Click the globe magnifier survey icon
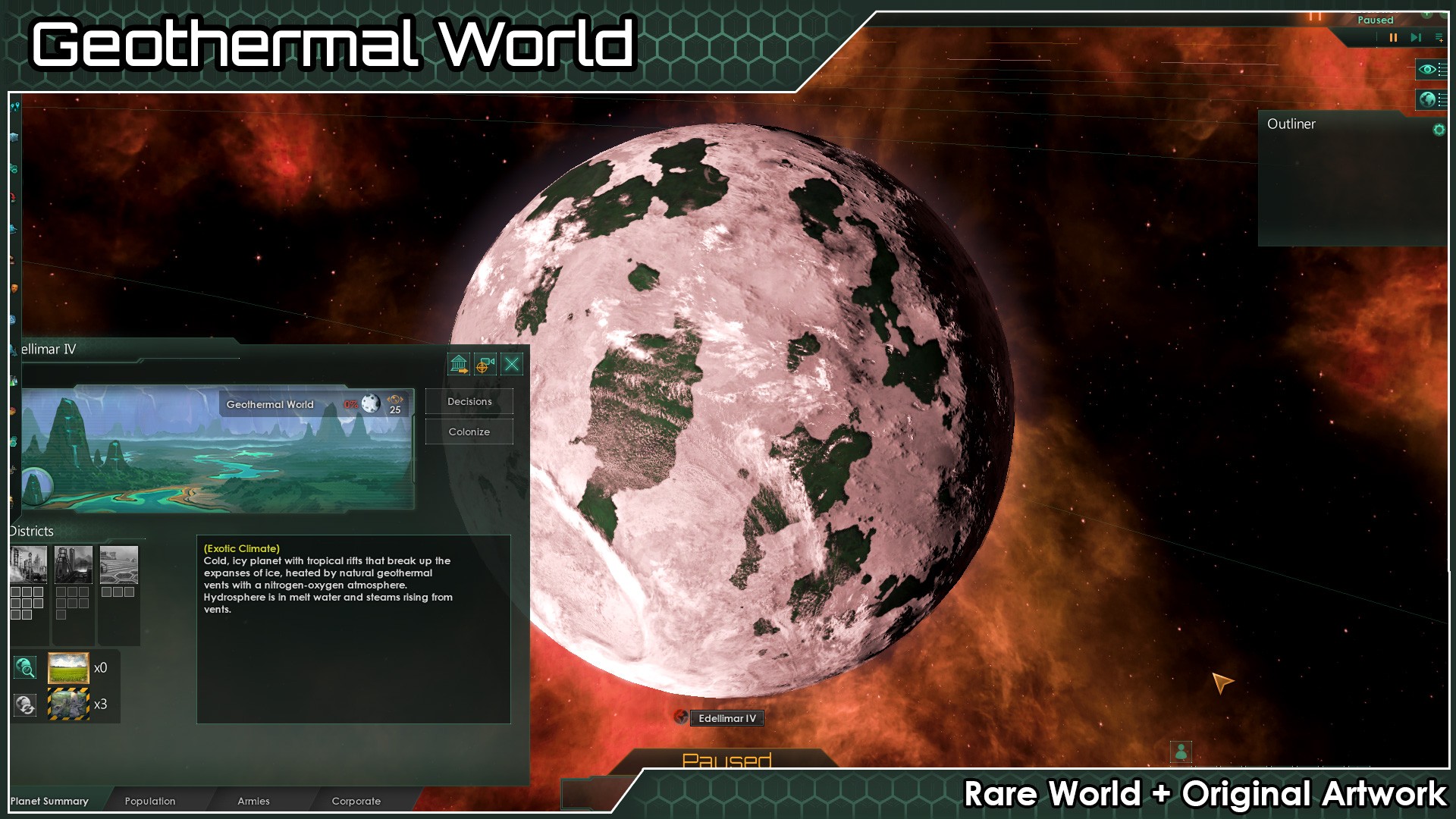Screen dimensions: 1456x819 tap(25, 668)
